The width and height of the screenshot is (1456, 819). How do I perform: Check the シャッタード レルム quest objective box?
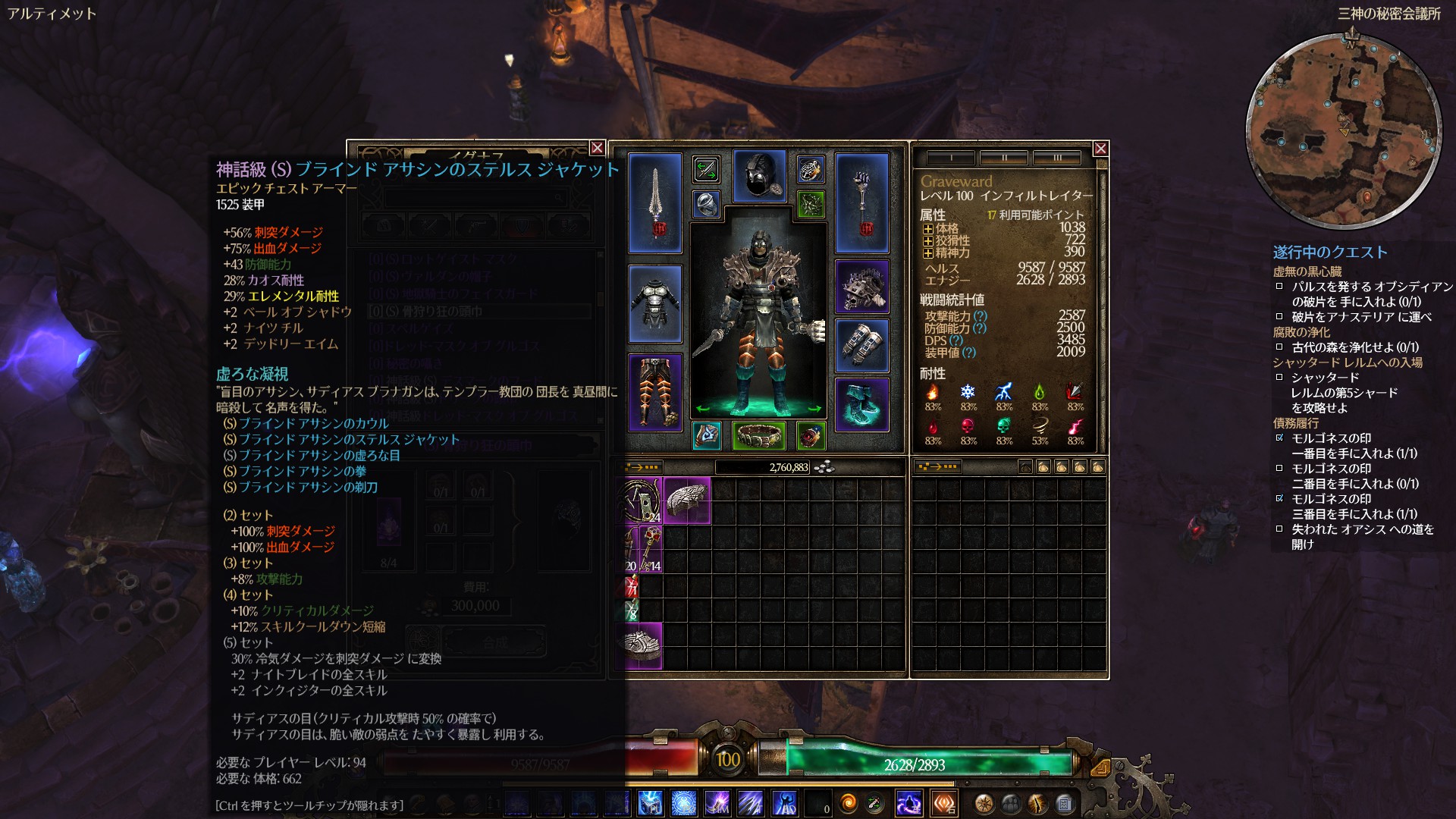(1279, 378)
